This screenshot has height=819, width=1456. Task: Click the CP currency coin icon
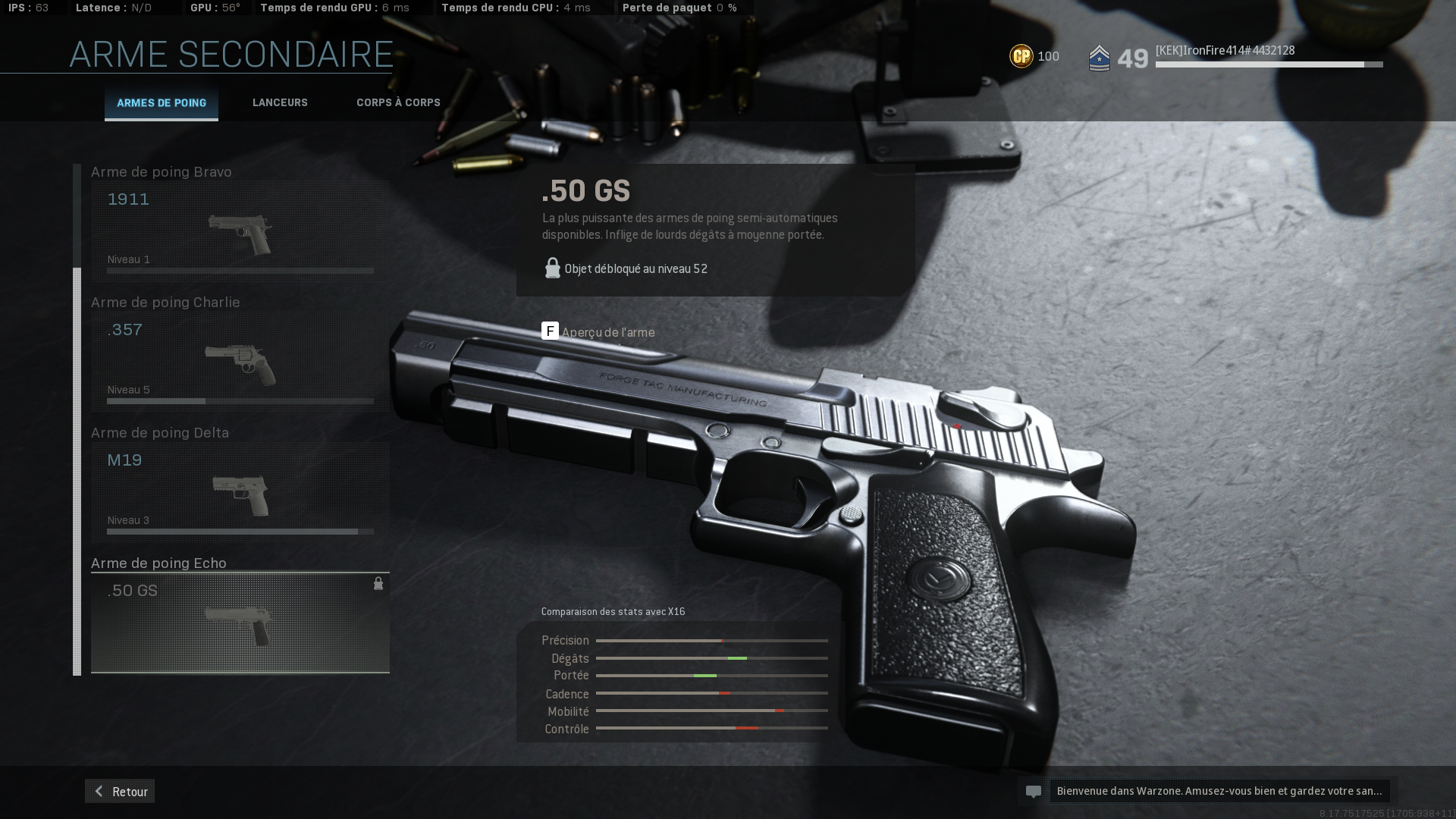pos(1021,55)
